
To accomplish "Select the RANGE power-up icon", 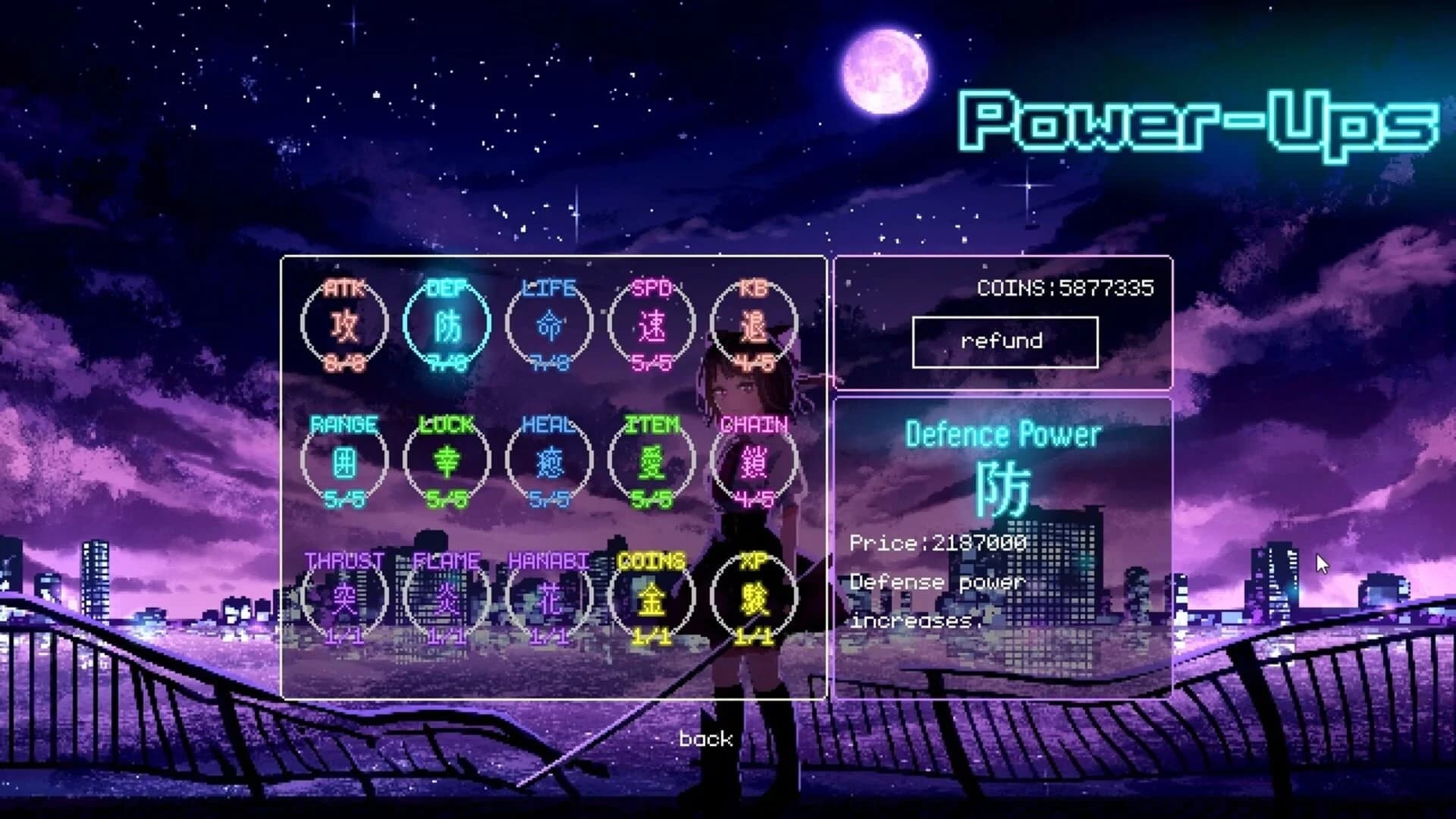I will tap(345, 463).
